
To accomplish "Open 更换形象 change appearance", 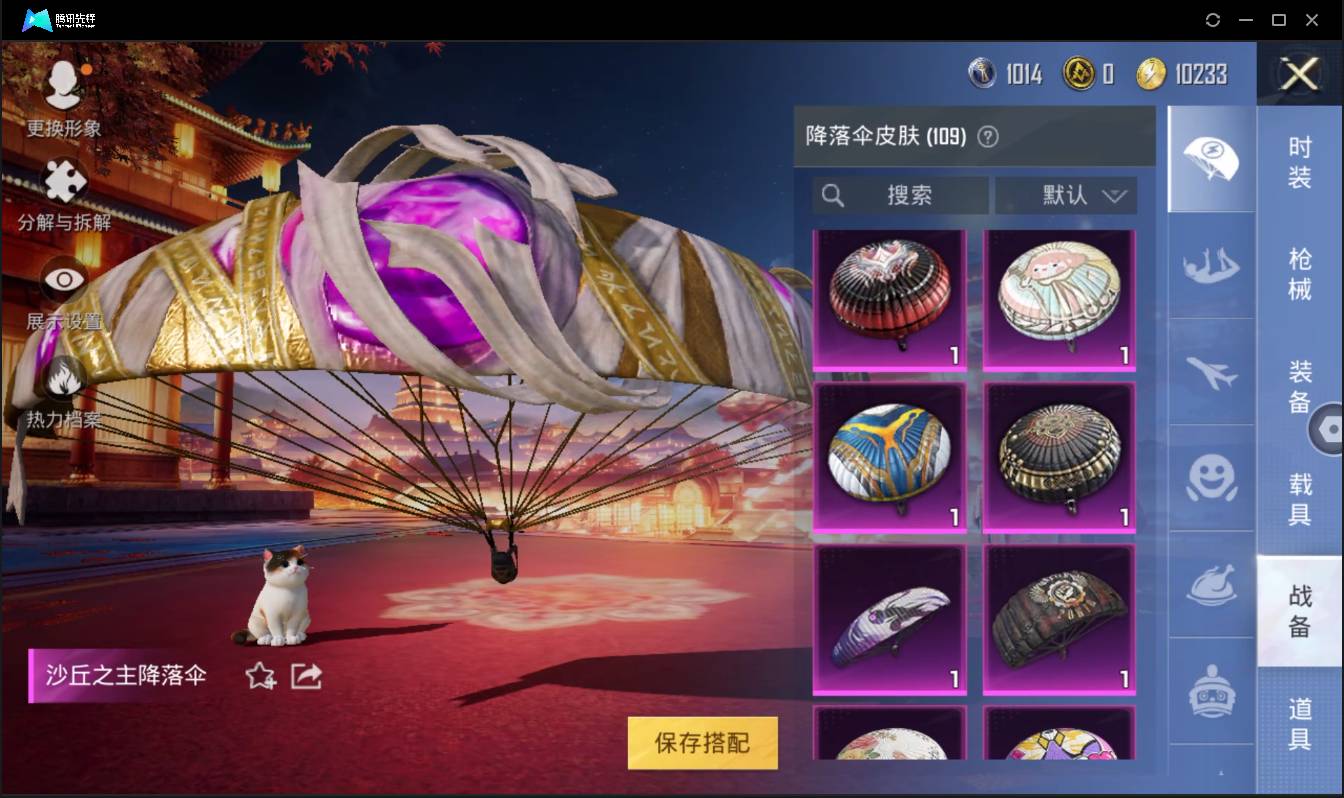I will pyautogui.click(x=62, y=85).
